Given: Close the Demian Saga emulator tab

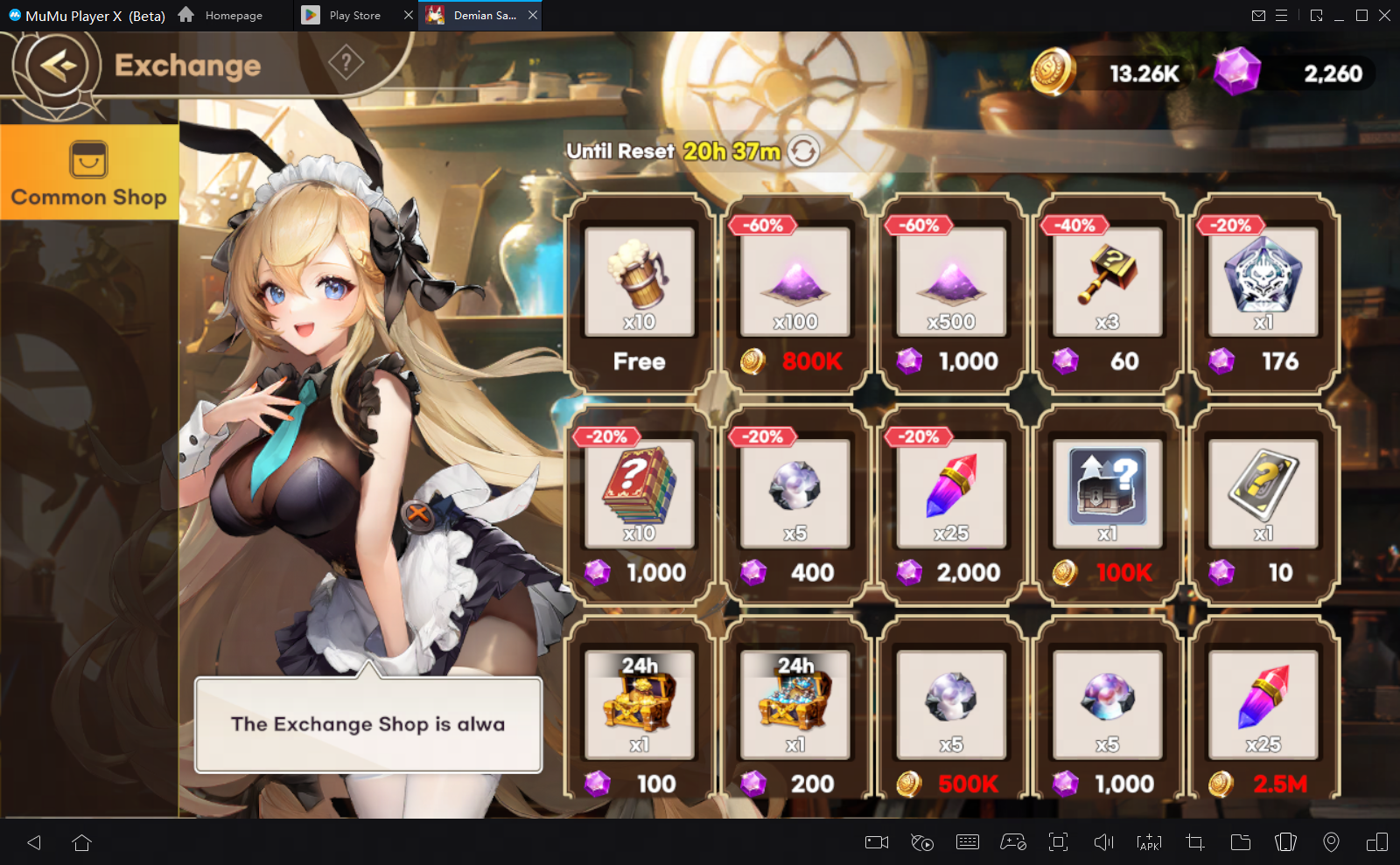Looking at the screenshot, I should point(533,15).
